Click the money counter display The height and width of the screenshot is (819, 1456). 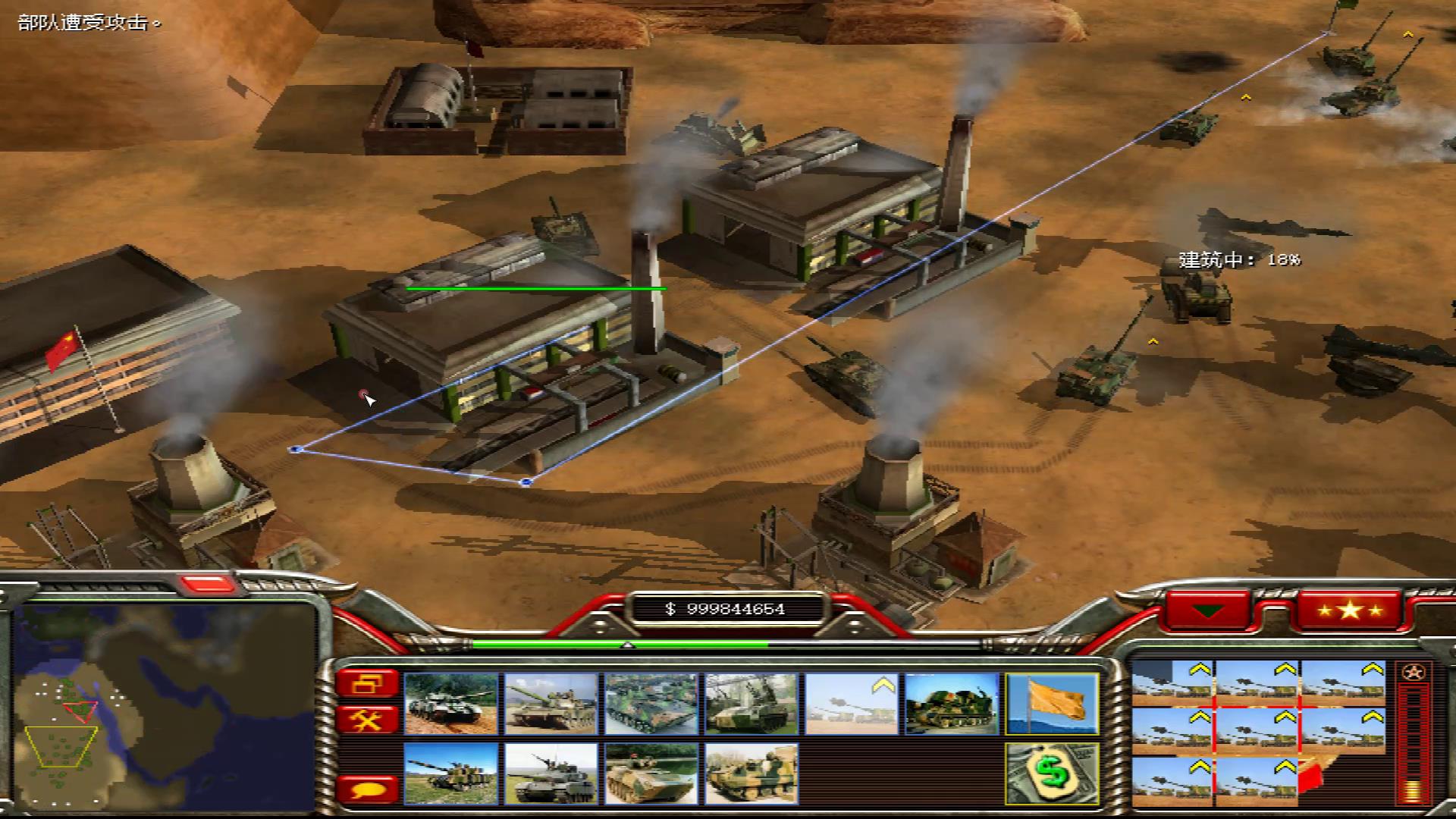724,607
